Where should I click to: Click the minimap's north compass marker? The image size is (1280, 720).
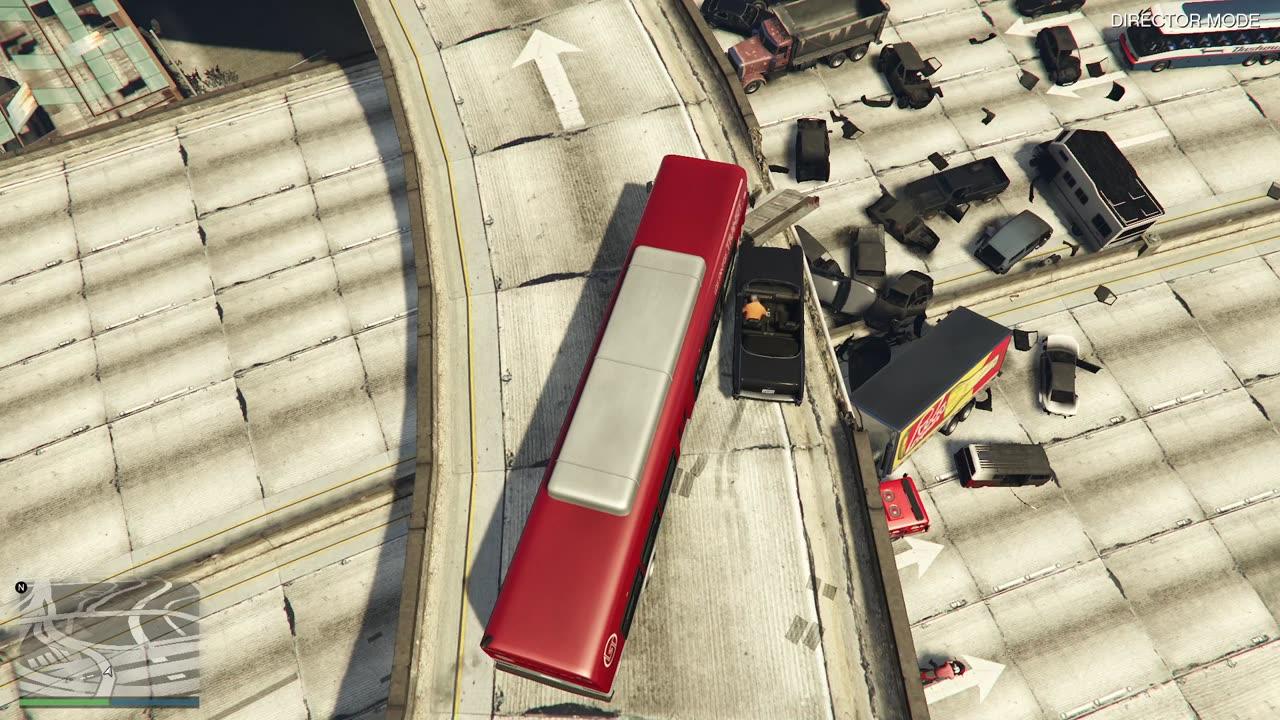21,587
